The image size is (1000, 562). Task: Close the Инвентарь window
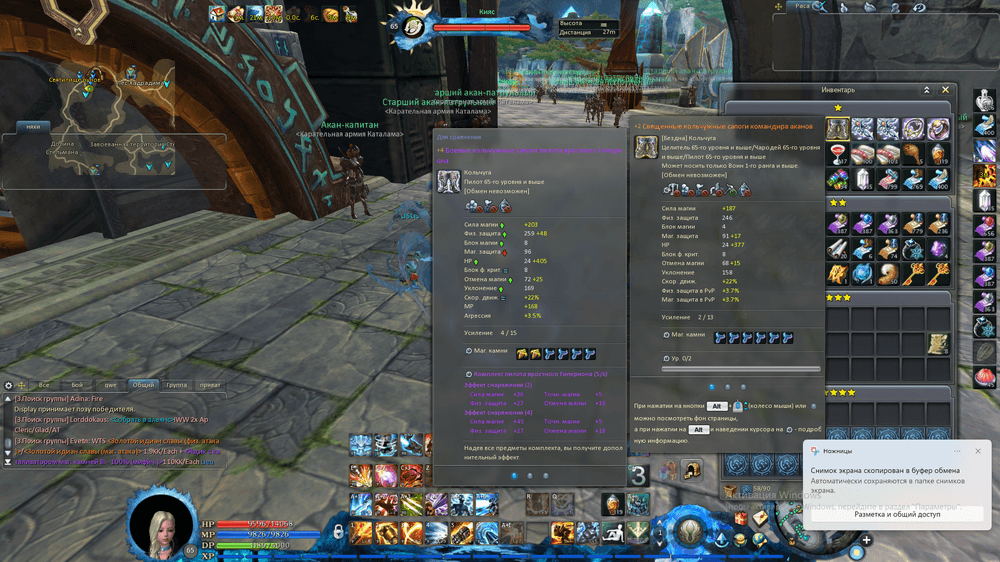(x=946, y=90)
